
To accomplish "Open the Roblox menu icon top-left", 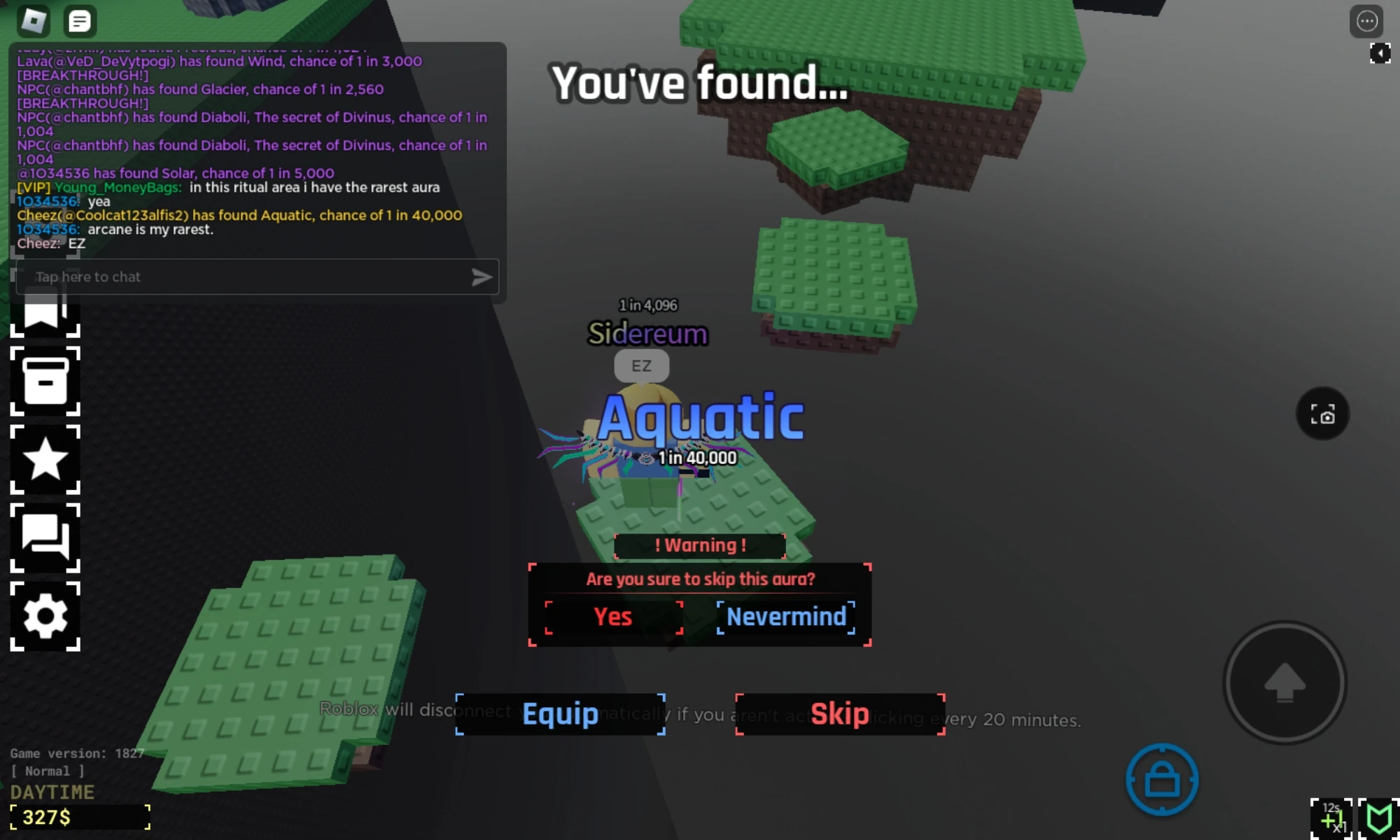I will coord(34,20).
